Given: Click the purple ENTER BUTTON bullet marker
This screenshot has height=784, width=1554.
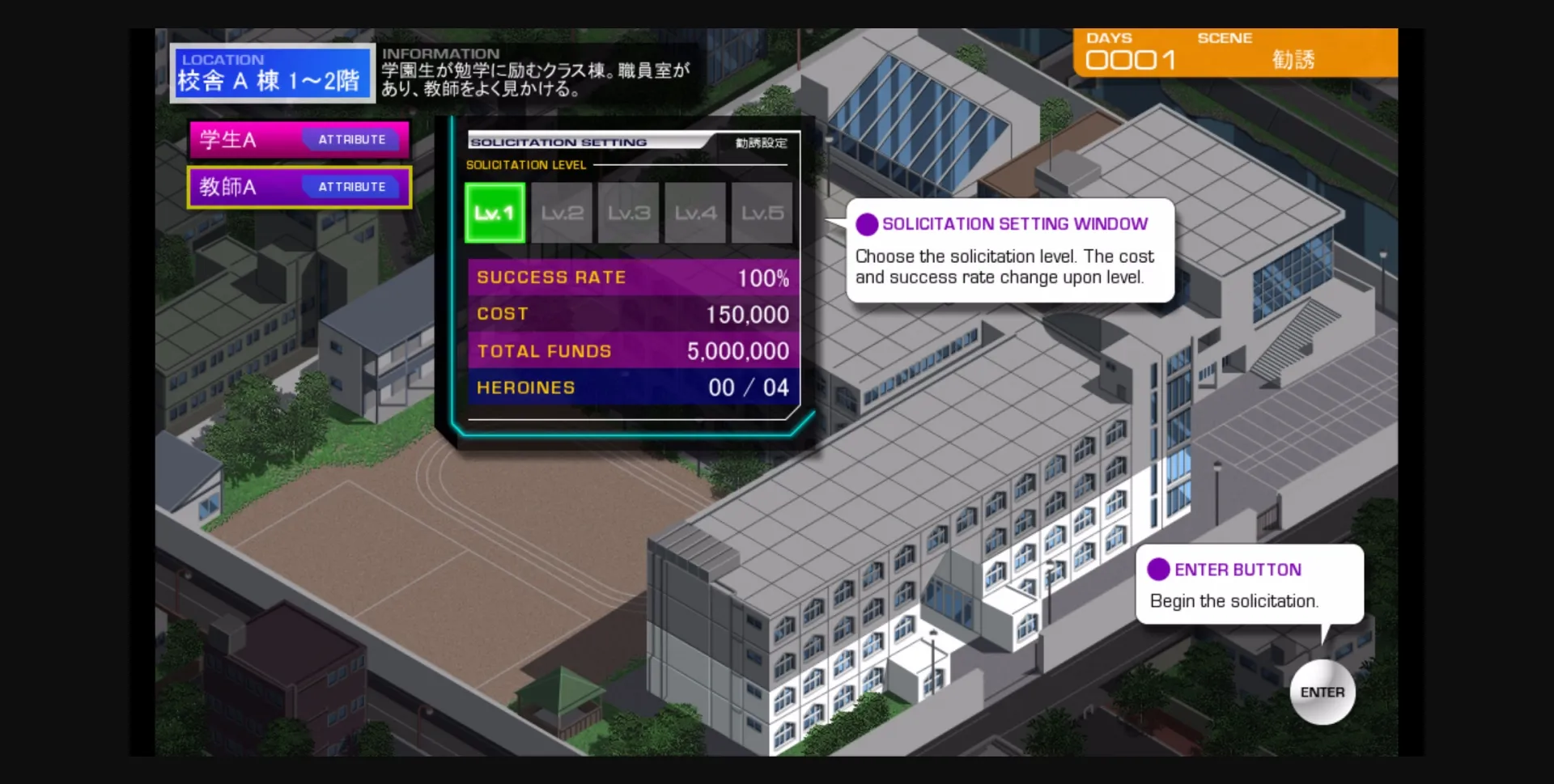Looking at the screenshot, I should 1158,569.
